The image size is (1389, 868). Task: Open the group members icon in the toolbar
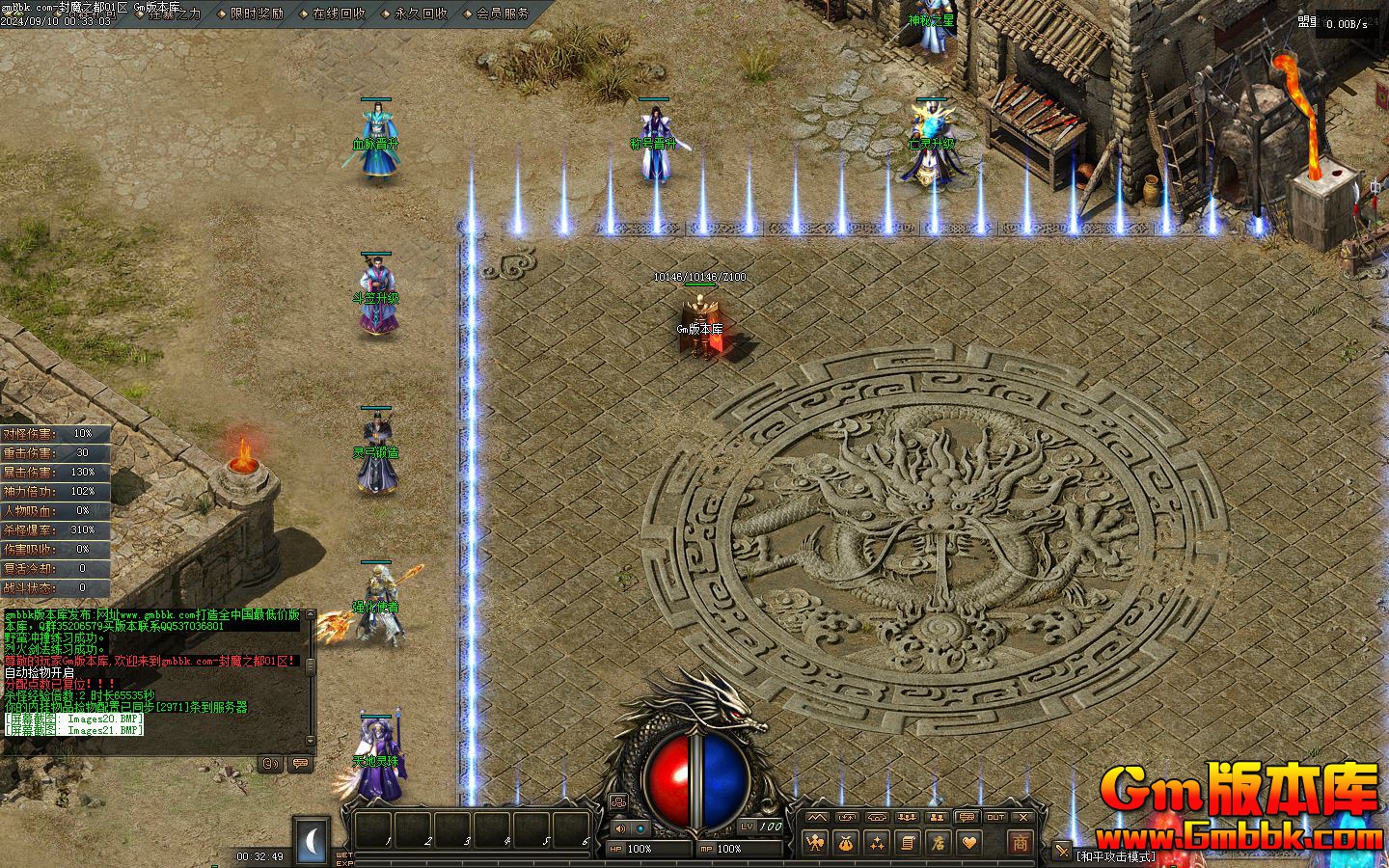coord(906,817)
